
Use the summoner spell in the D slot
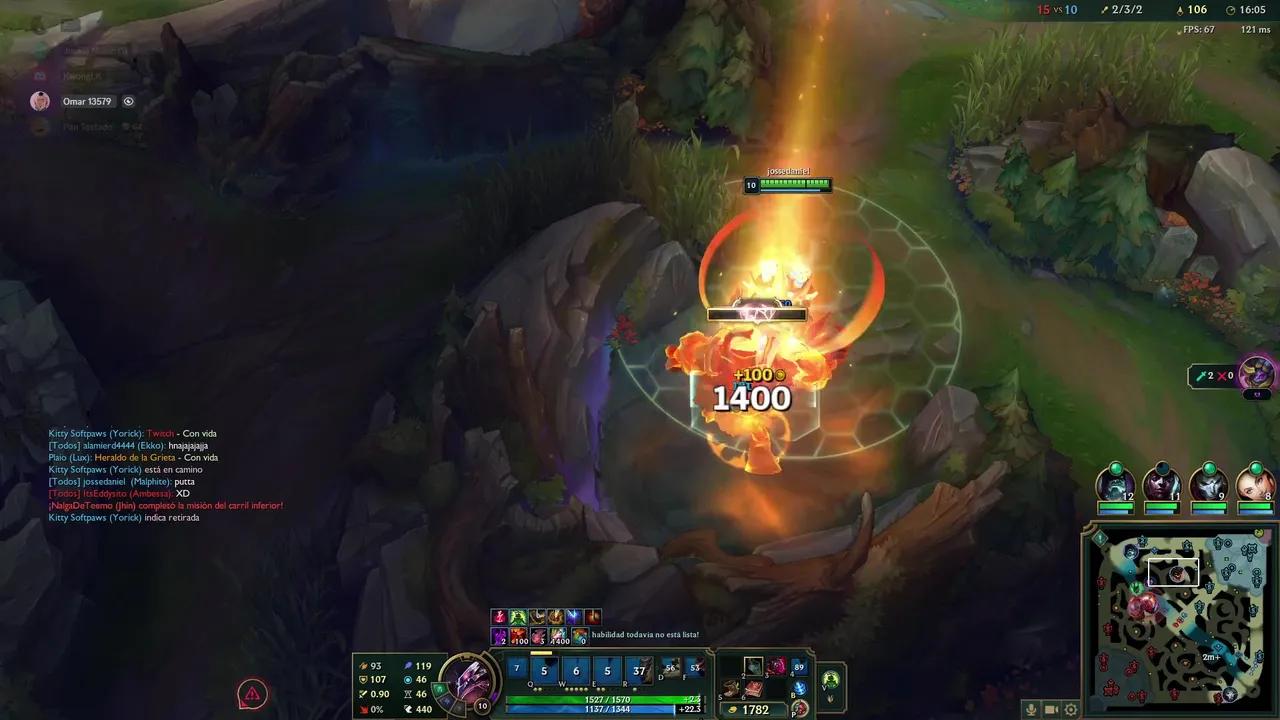click(671, 668)
